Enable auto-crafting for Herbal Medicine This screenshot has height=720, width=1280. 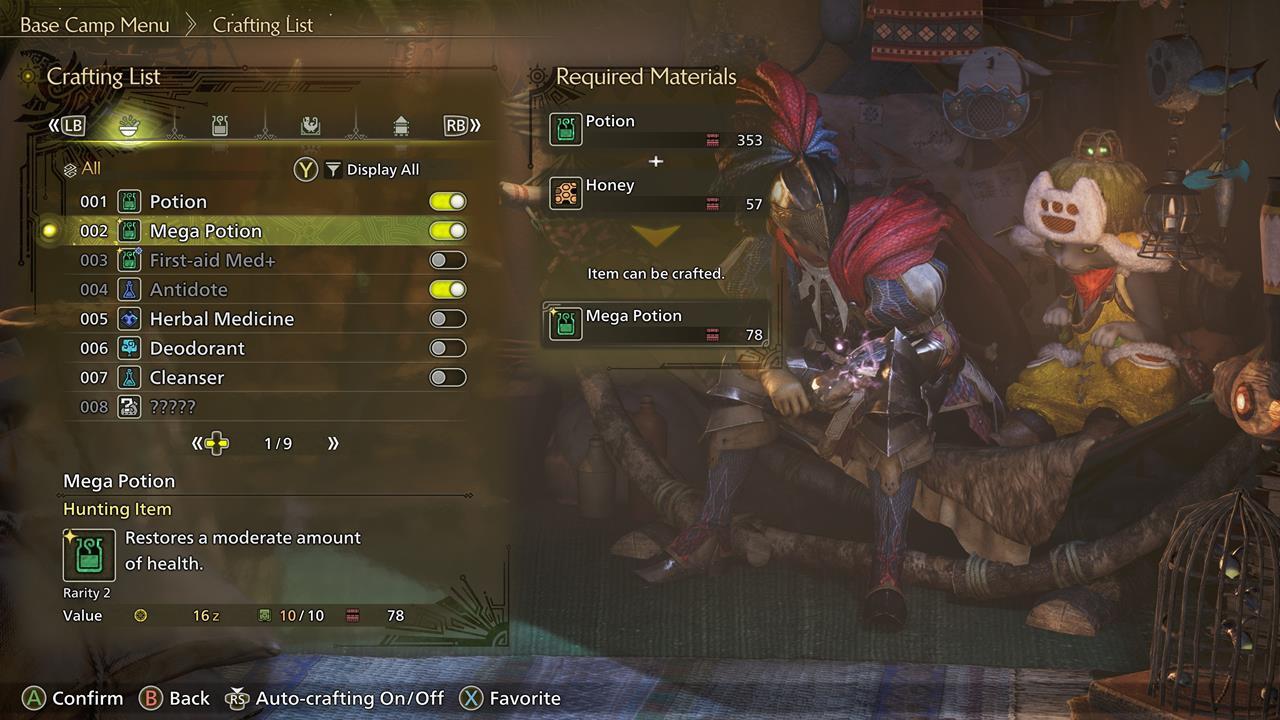click(x=447, y=319)
